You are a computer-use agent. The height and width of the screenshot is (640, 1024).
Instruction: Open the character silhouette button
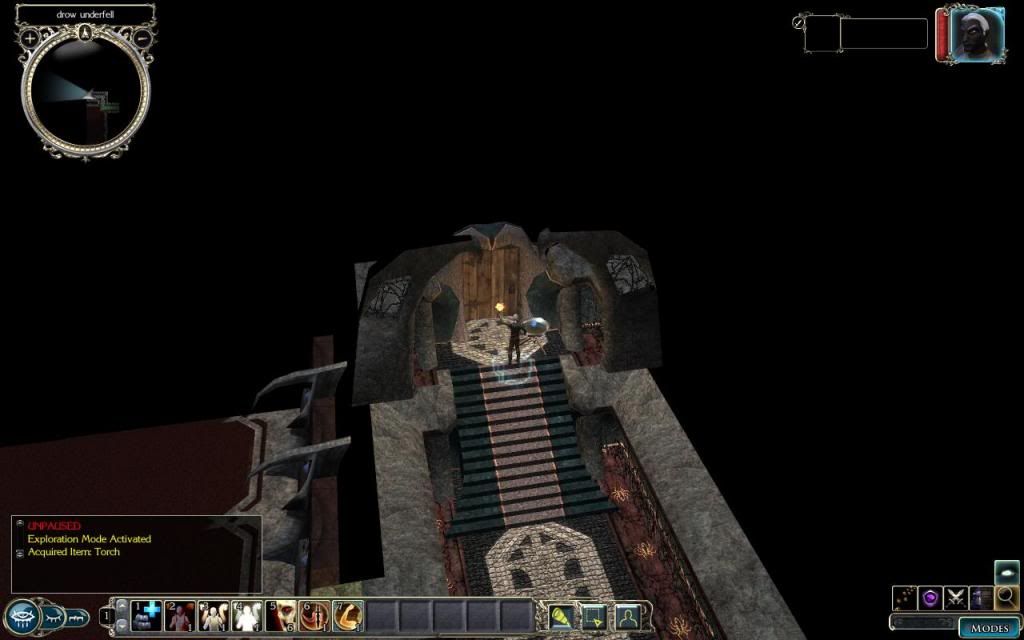pyautogui.click(x=627, y=616)
